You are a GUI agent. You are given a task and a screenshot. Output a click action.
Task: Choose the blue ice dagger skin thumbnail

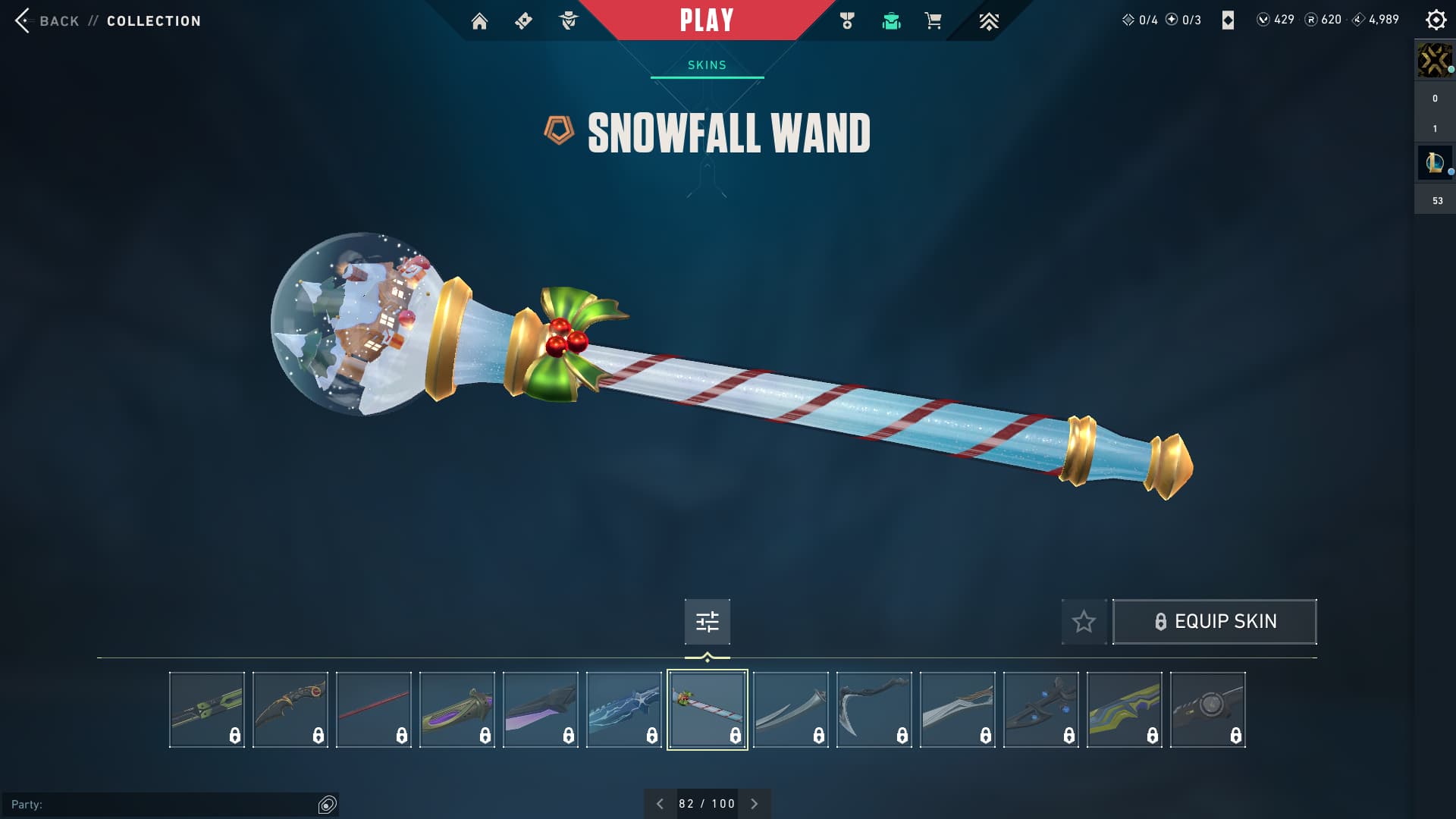coord(623,710)
